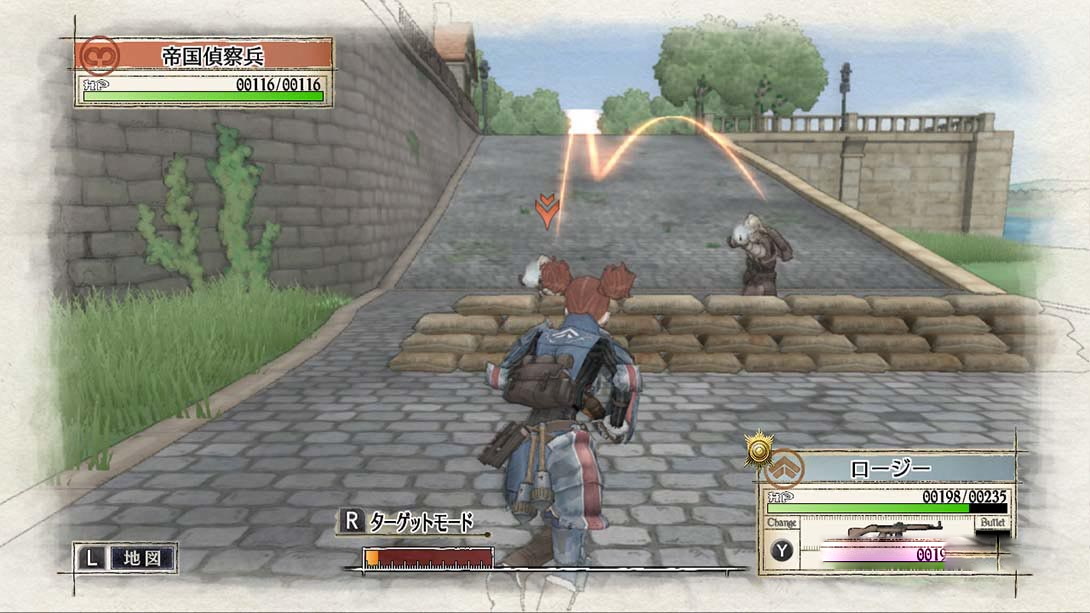Viewport: 1090px width, 613px height.
Task: Click the enemy scout class emblem
Action: click(x=99, y=54)
